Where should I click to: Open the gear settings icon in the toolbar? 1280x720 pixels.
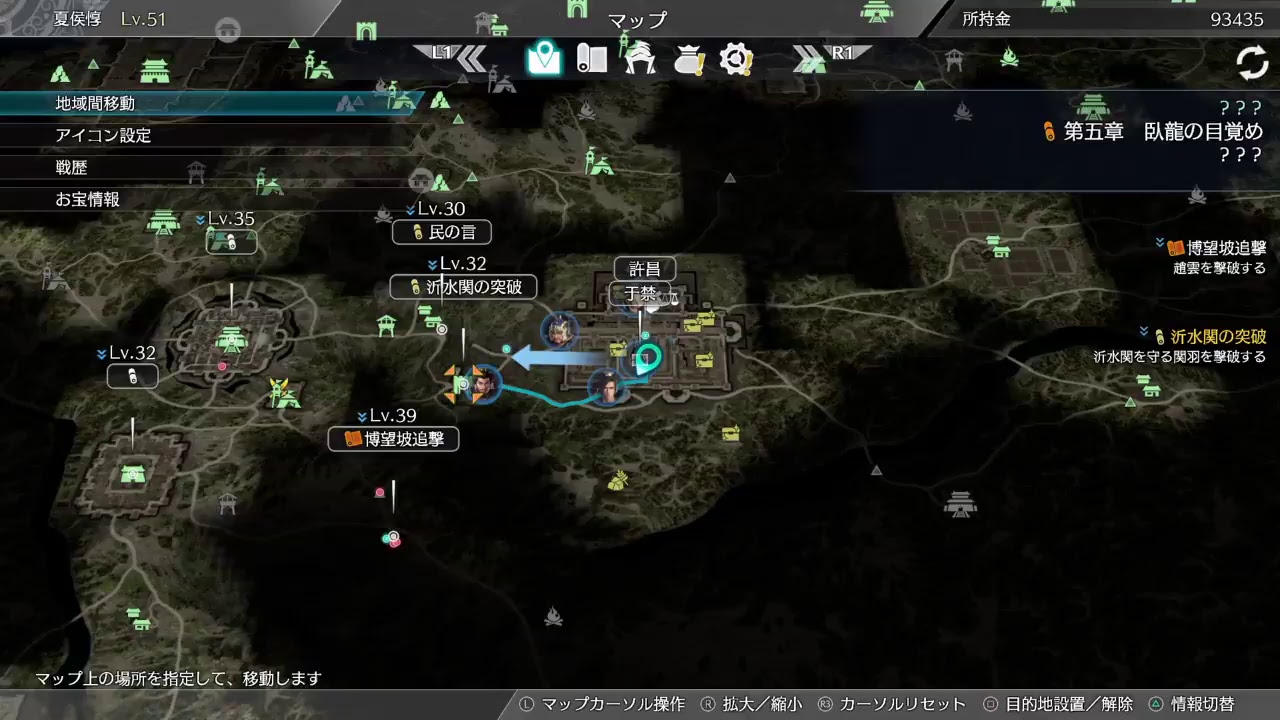[737, 59]
